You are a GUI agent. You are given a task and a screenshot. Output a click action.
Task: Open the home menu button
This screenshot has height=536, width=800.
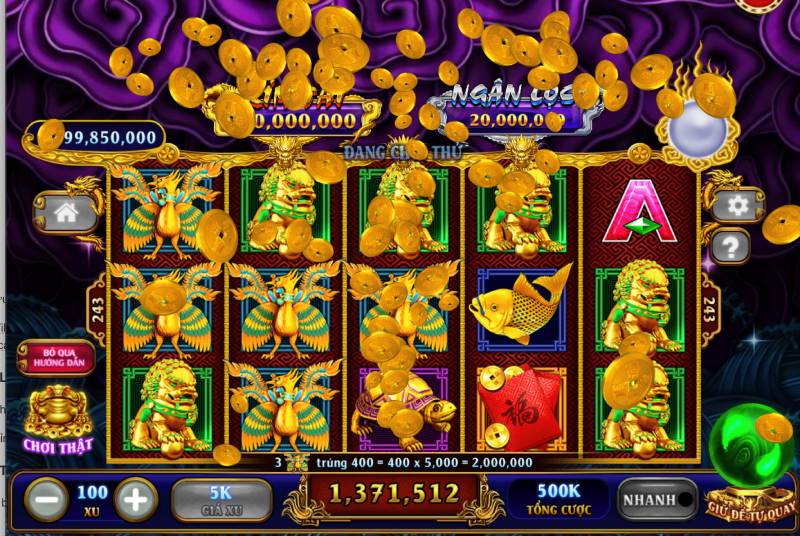click(66, 212)
